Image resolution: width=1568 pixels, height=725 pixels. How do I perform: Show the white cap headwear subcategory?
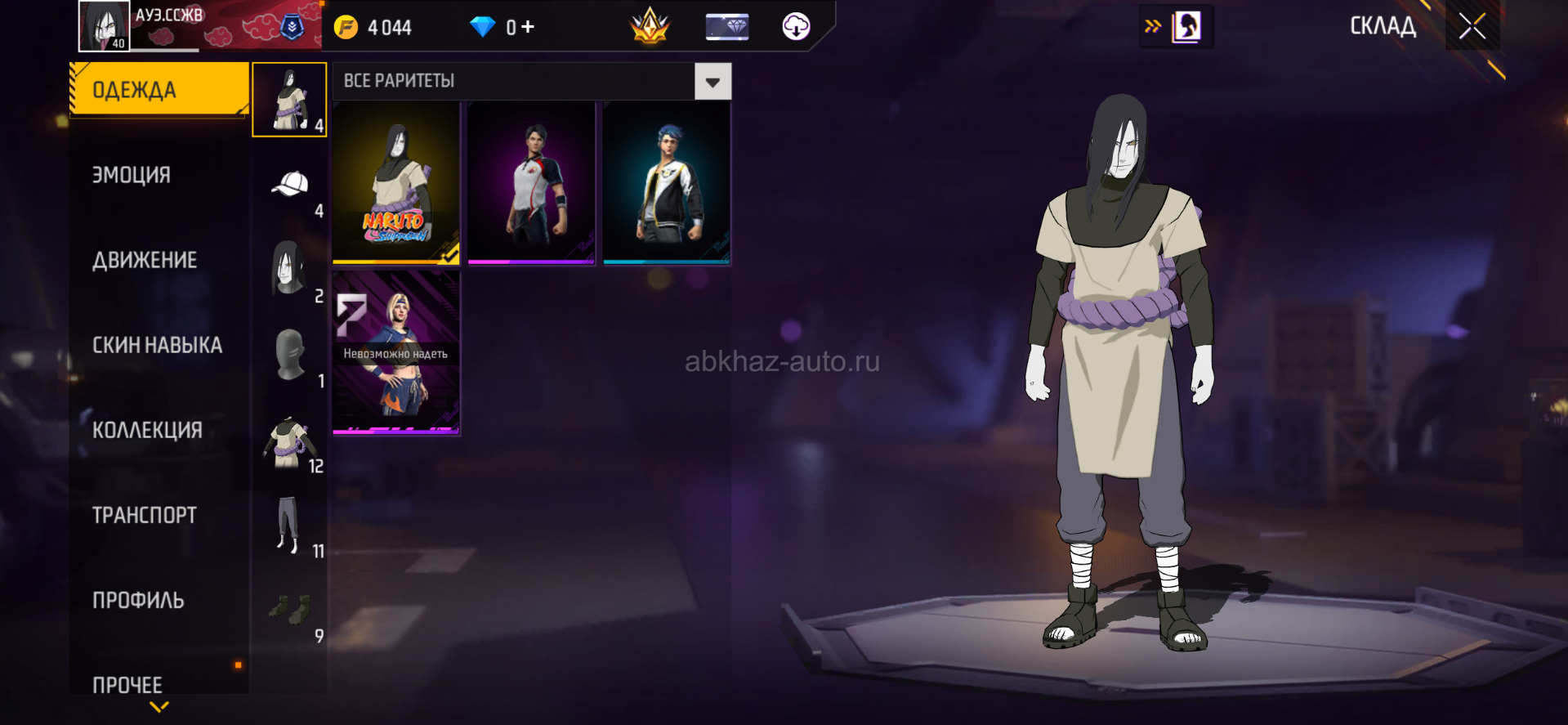[290, 186]
